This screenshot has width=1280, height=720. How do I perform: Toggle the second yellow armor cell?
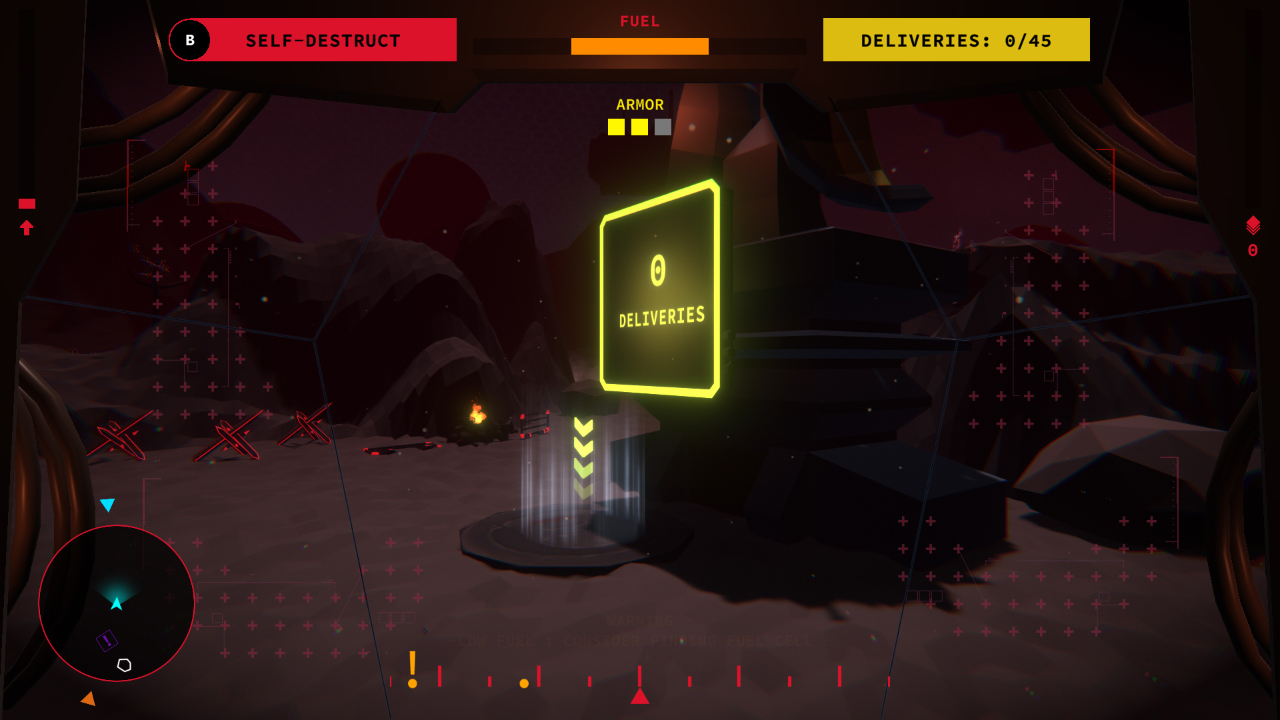638,126
